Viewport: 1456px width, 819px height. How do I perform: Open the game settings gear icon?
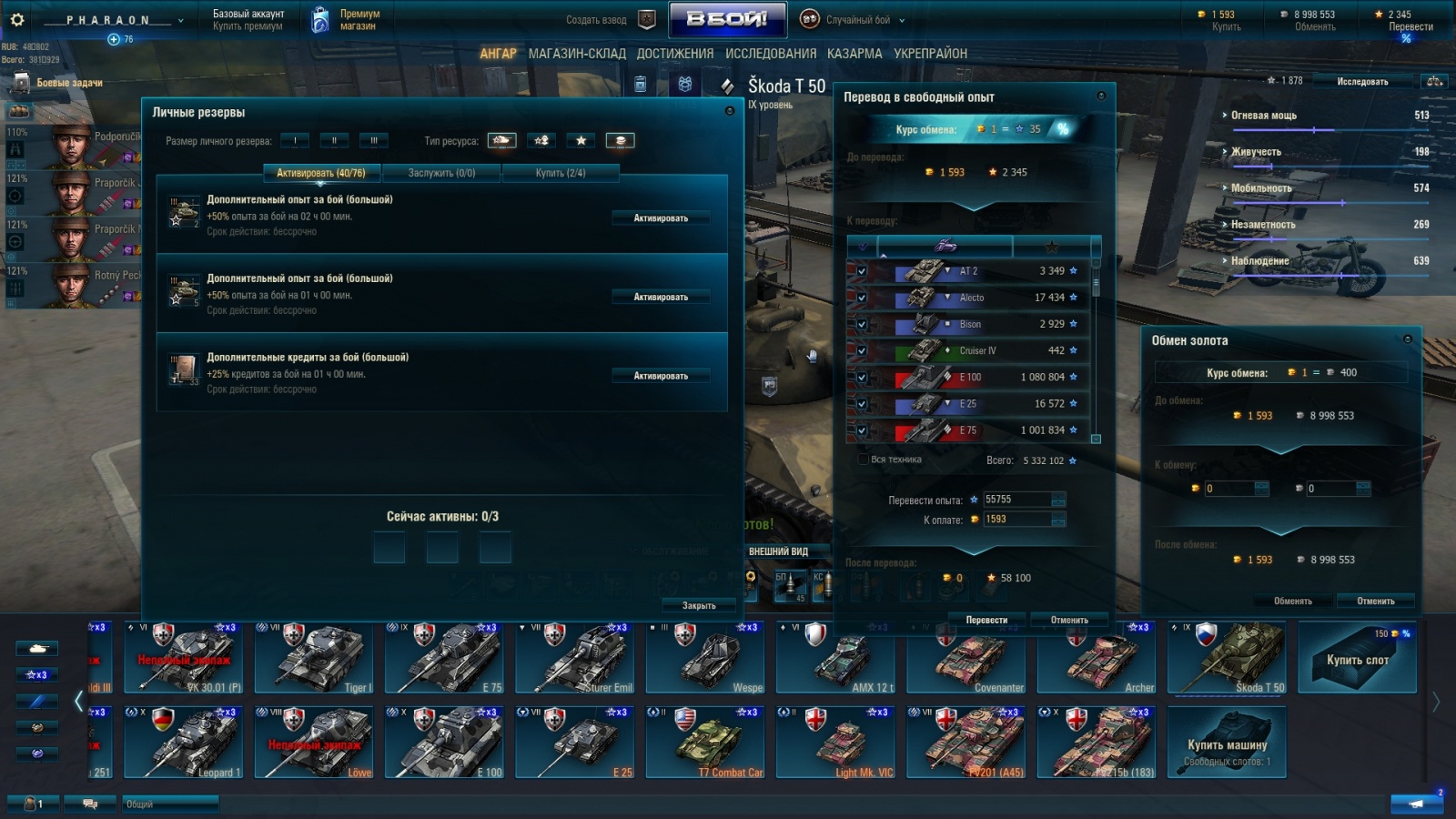point(16,19)
